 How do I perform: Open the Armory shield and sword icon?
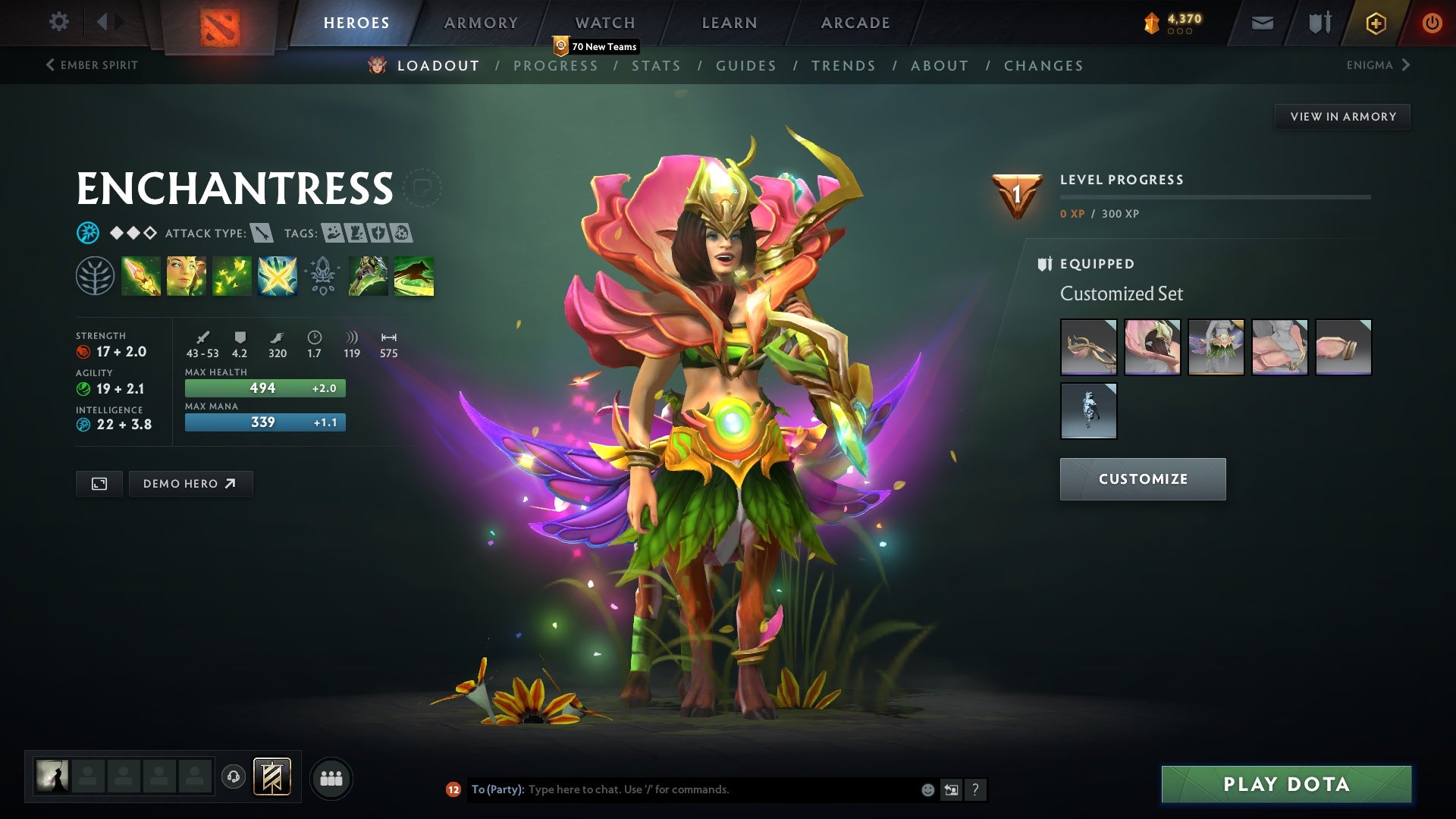pos(1319,22)
